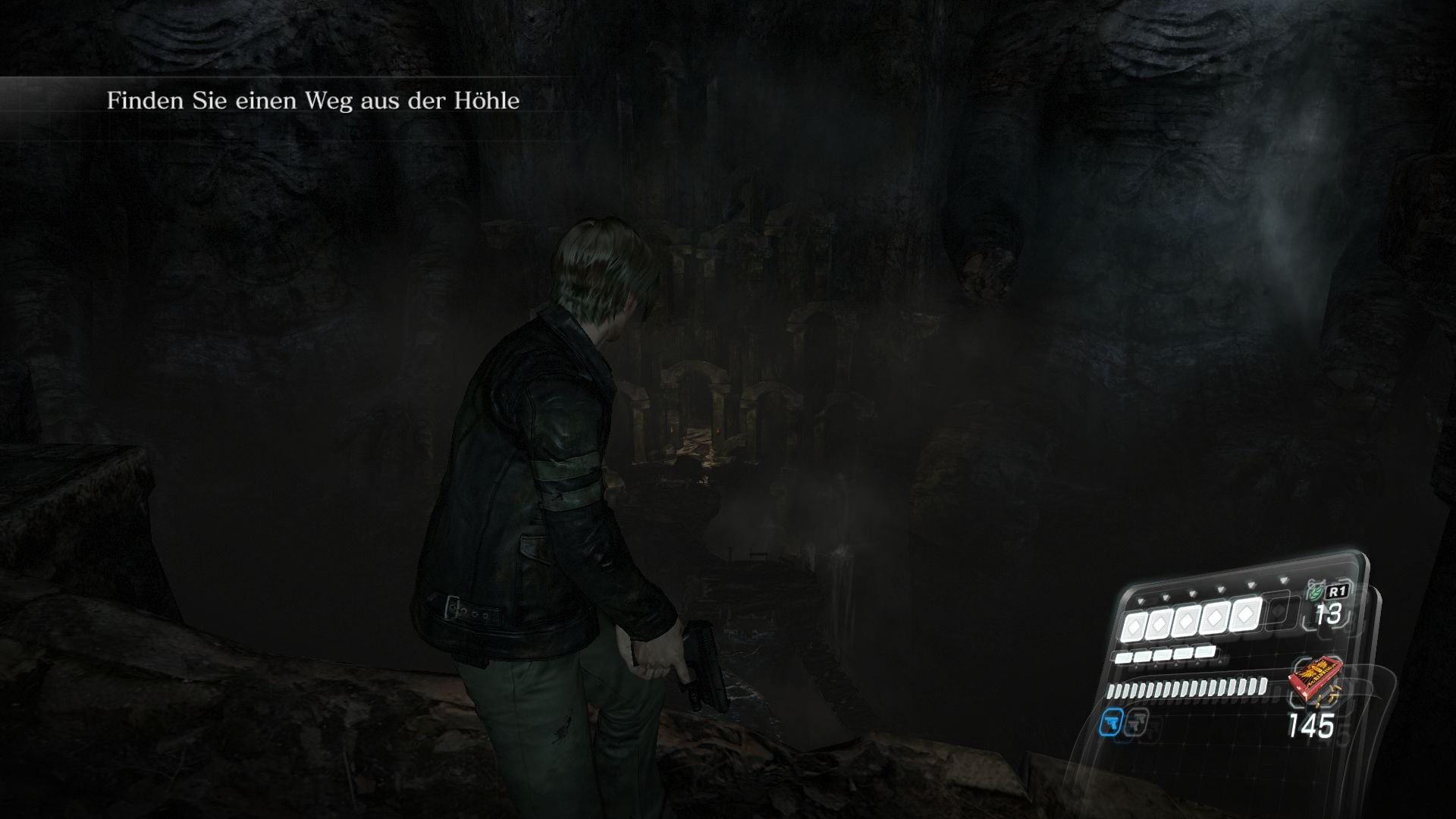
Task: Click the herb count number 13
Action: coord(1328,614)
